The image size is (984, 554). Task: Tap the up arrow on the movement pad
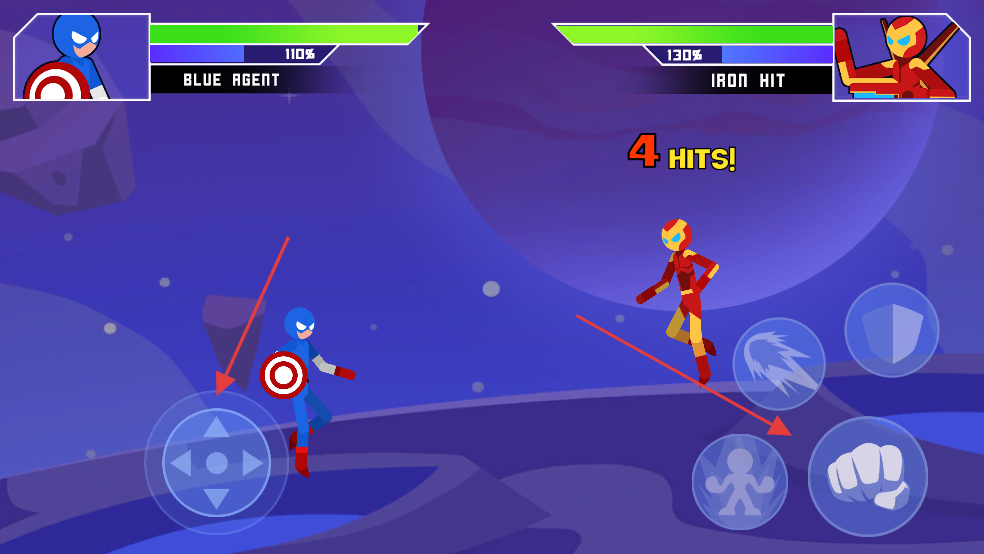point(216,427)
